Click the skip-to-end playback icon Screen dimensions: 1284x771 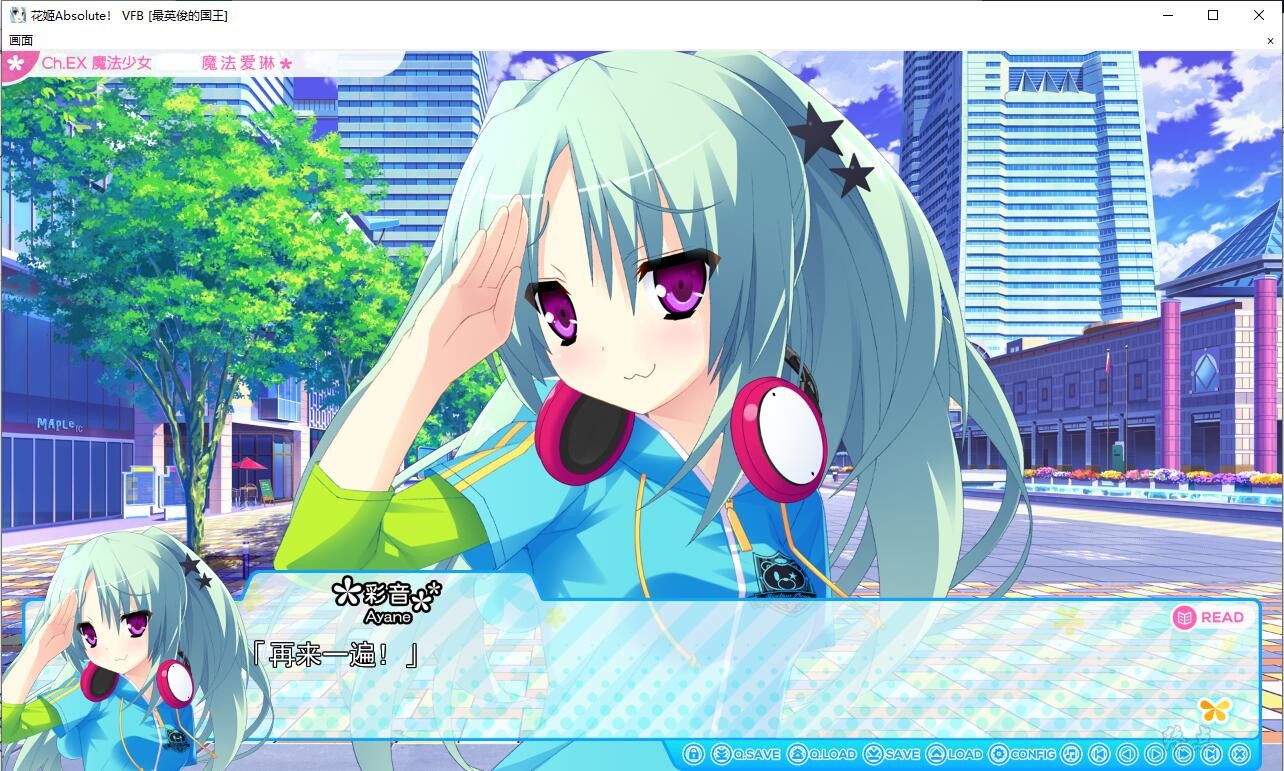point(1210,754)
